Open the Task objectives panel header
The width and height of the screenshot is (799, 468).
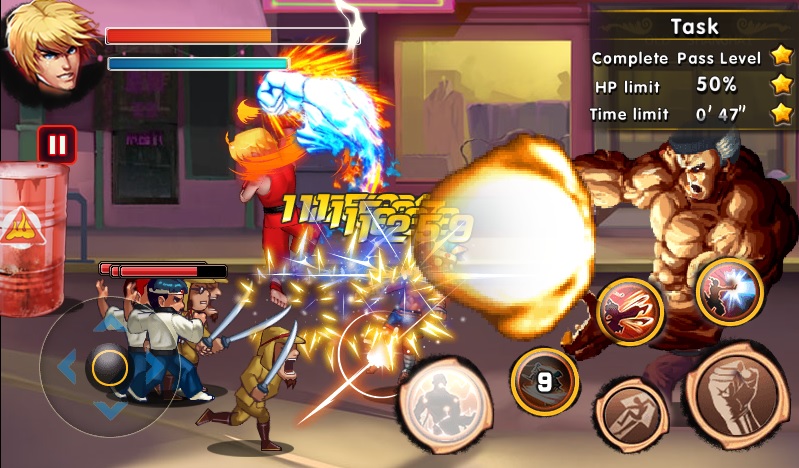pyautogui.click(x=694, y=26)
